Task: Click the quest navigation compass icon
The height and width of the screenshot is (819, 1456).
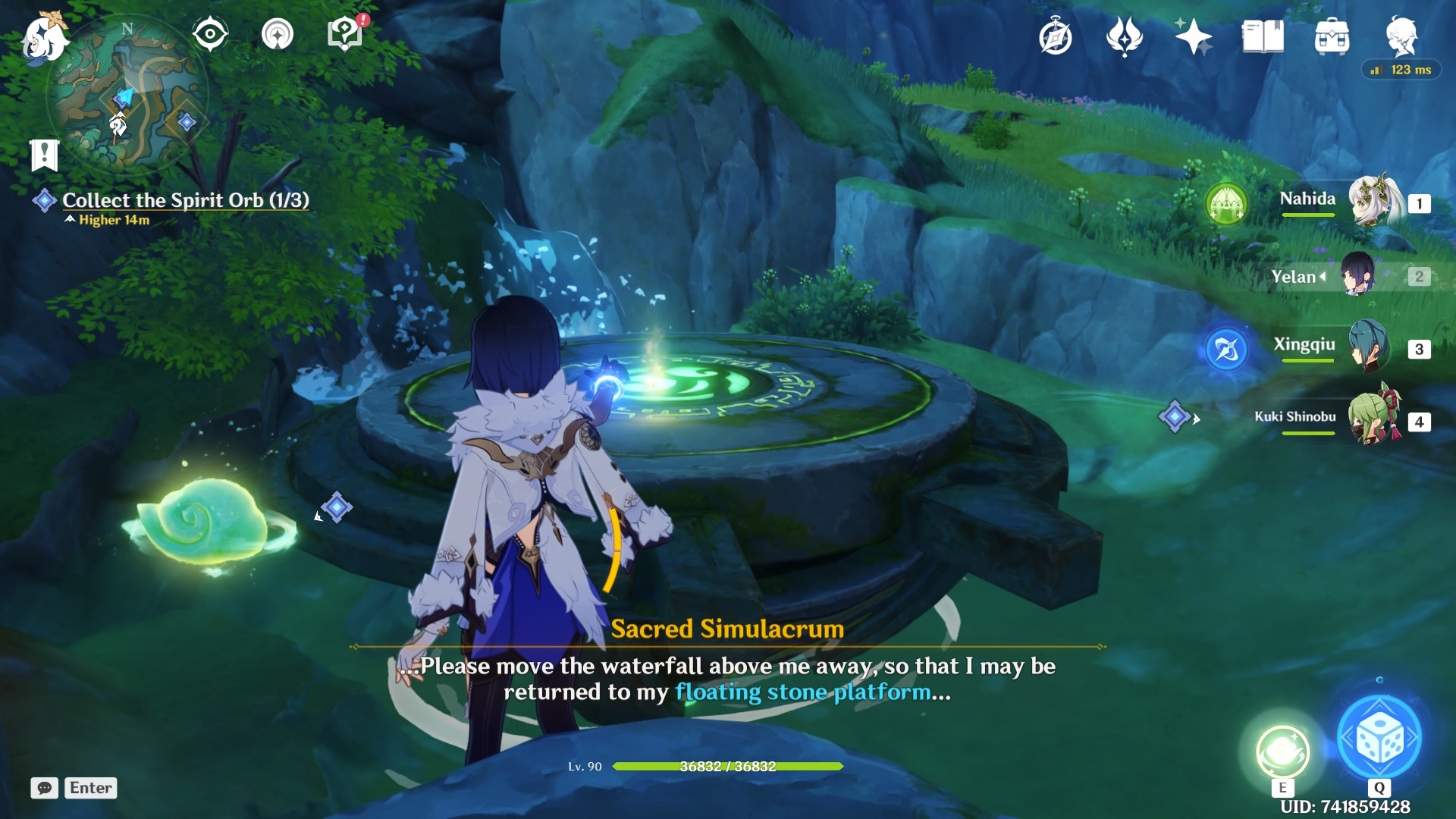Action: pyautogui.click(x=210, y=32)
